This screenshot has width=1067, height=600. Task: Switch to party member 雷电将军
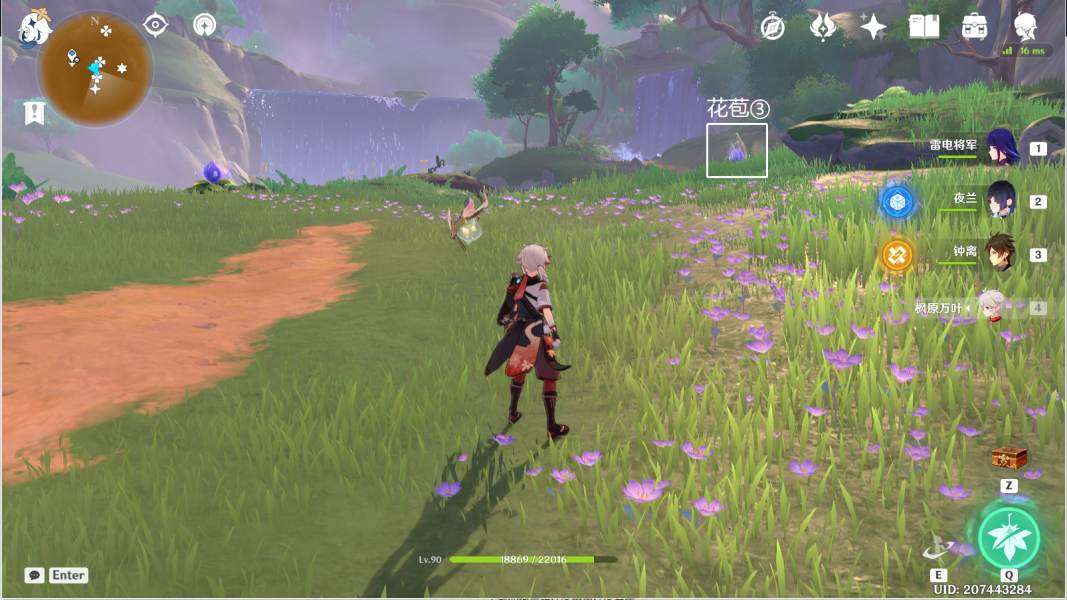click(1000, 147)
